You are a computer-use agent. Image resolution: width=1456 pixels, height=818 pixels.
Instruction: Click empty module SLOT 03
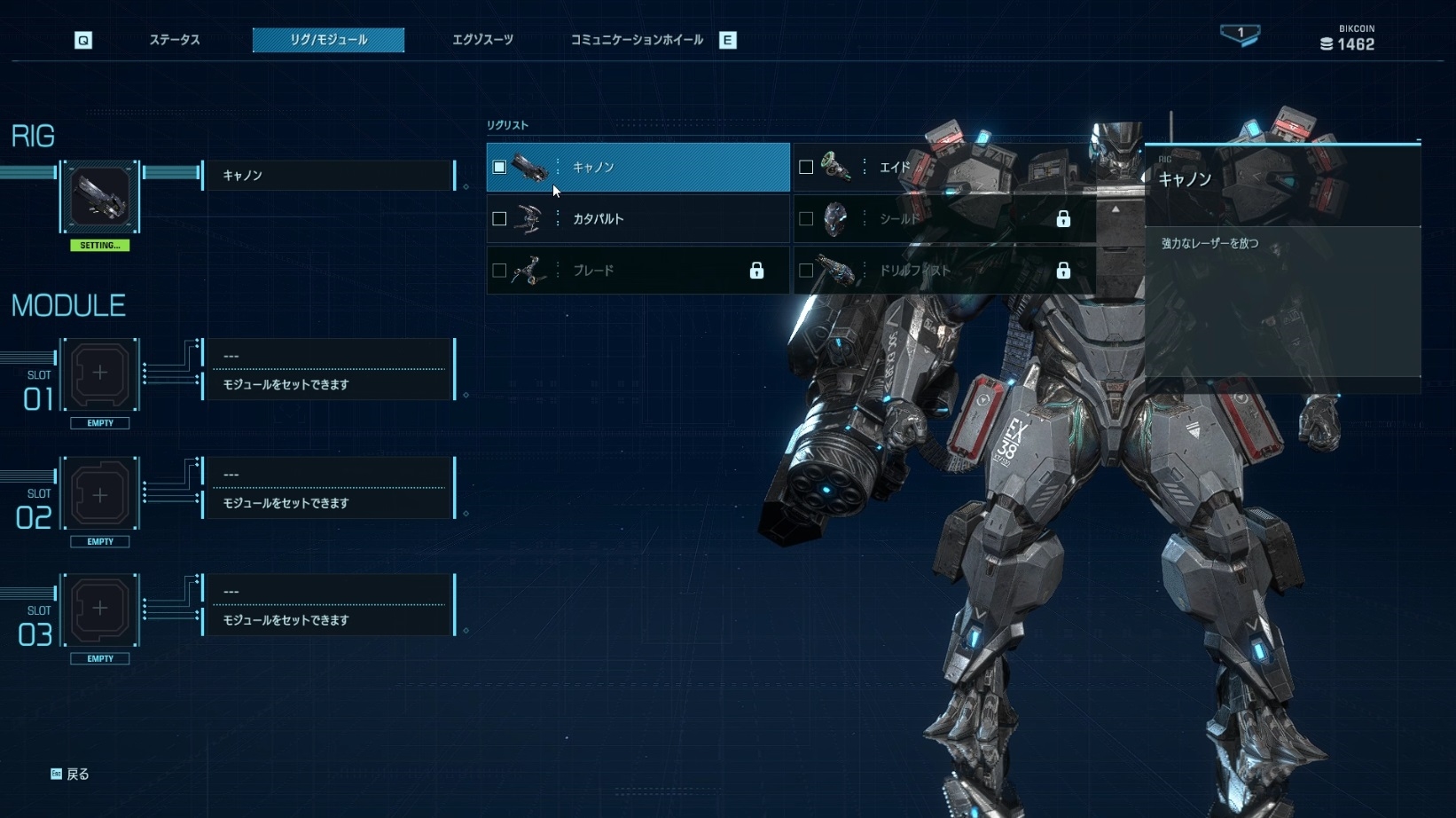click(x=100, y=609)
